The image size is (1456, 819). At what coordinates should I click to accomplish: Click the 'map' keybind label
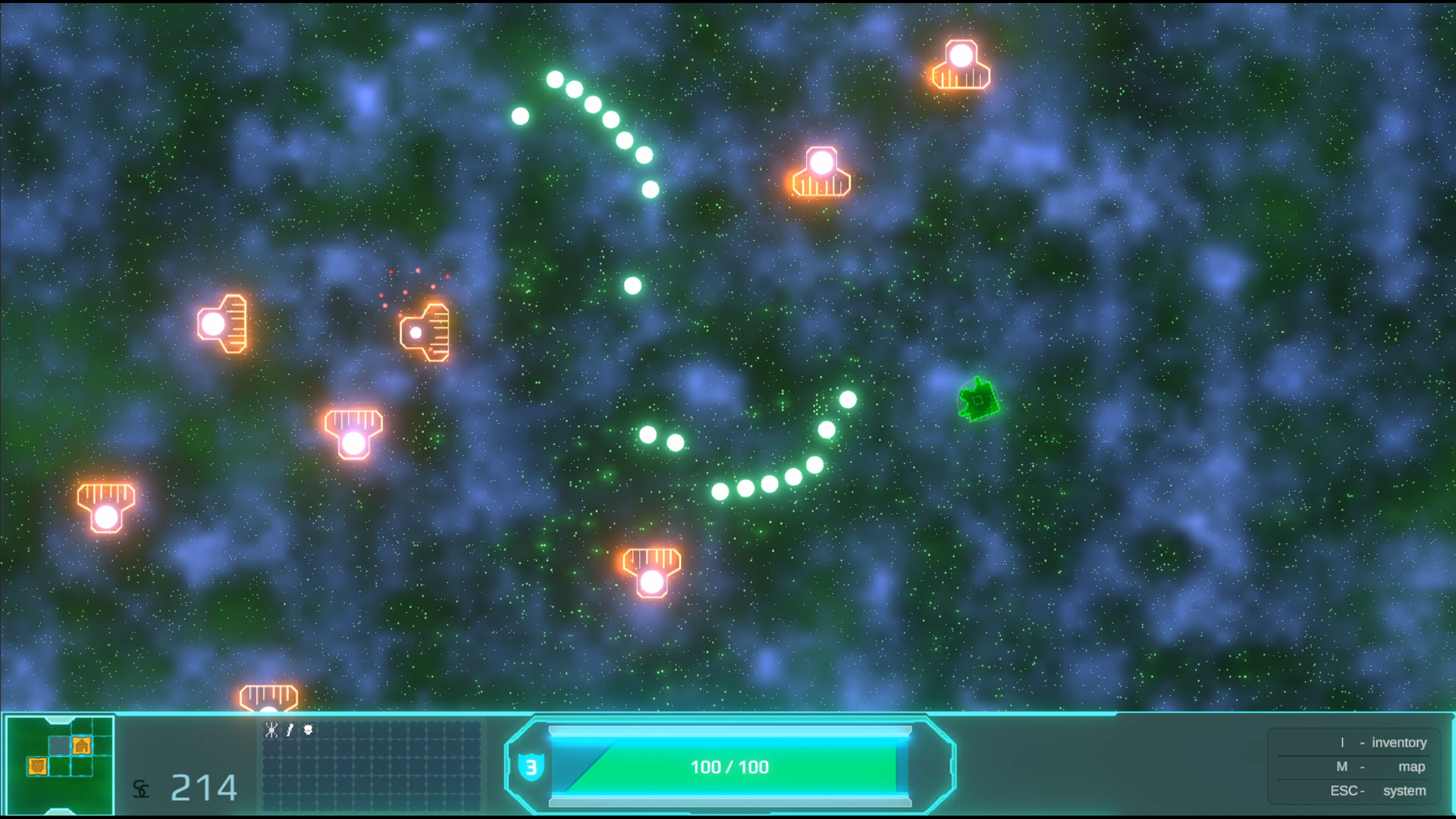pyautogui.click(x=1411, y=767)
